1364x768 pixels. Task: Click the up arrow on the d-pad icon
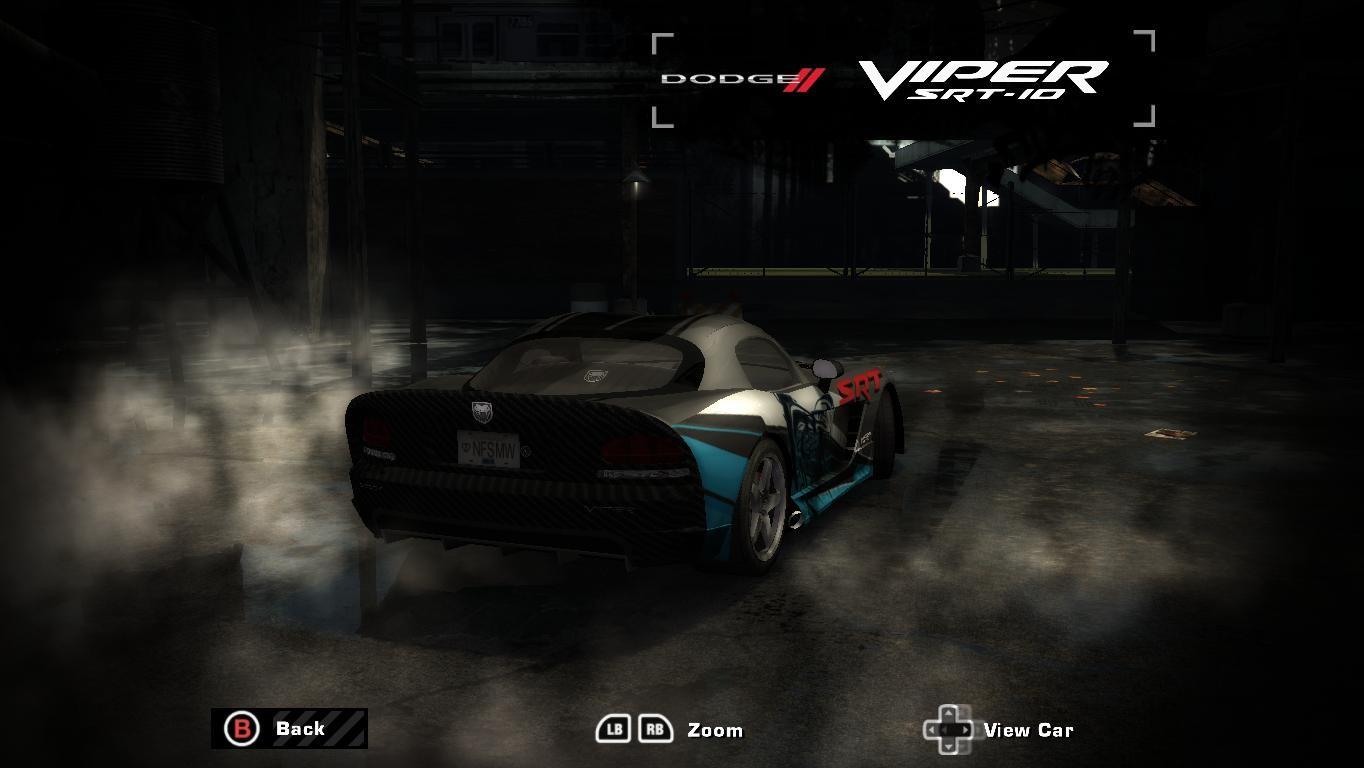coord(950,713)
